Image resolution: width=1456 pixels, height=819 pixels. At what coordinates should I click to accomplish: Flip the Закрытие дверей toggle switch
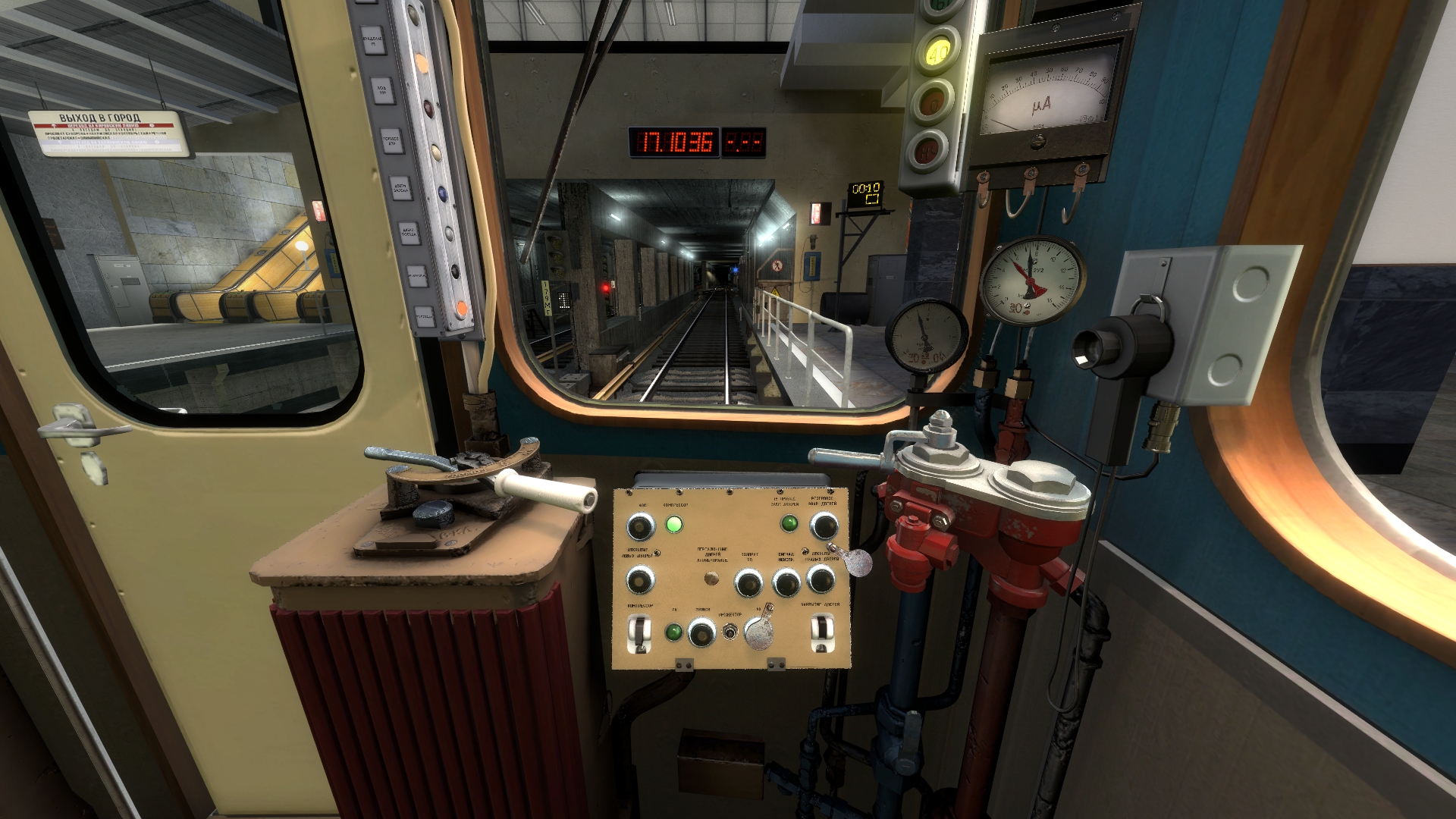[x=821, y=631]
